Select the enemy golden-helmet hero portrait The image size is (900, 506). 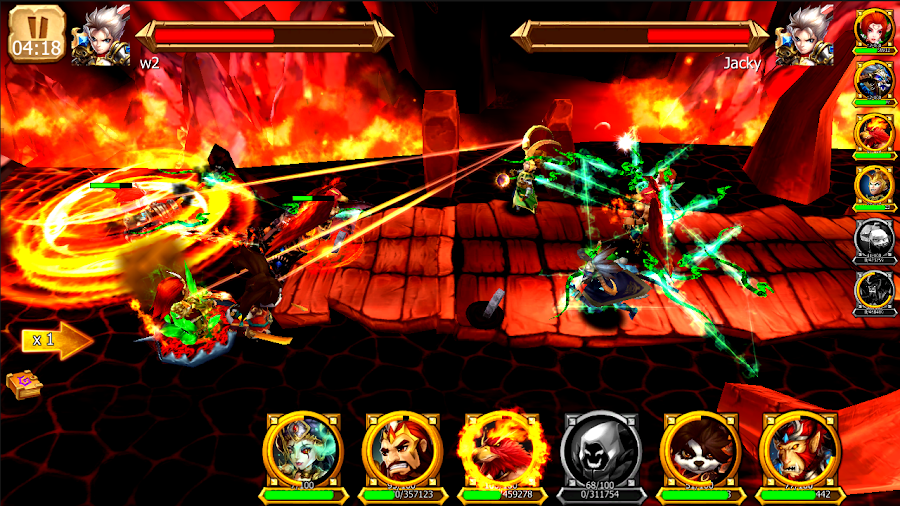874,186
